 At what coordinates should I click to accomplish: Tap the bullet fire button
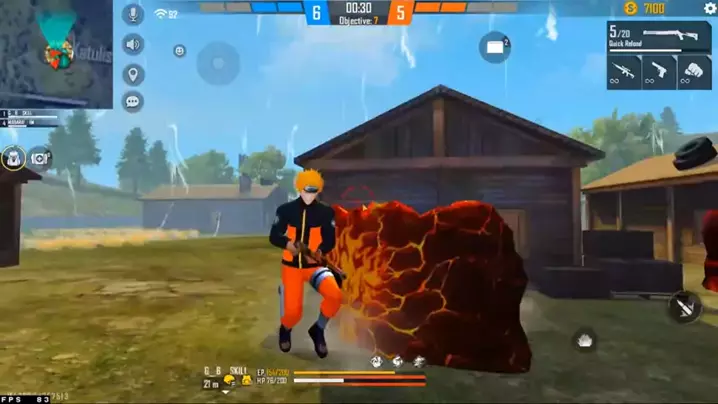pos(685,307)
